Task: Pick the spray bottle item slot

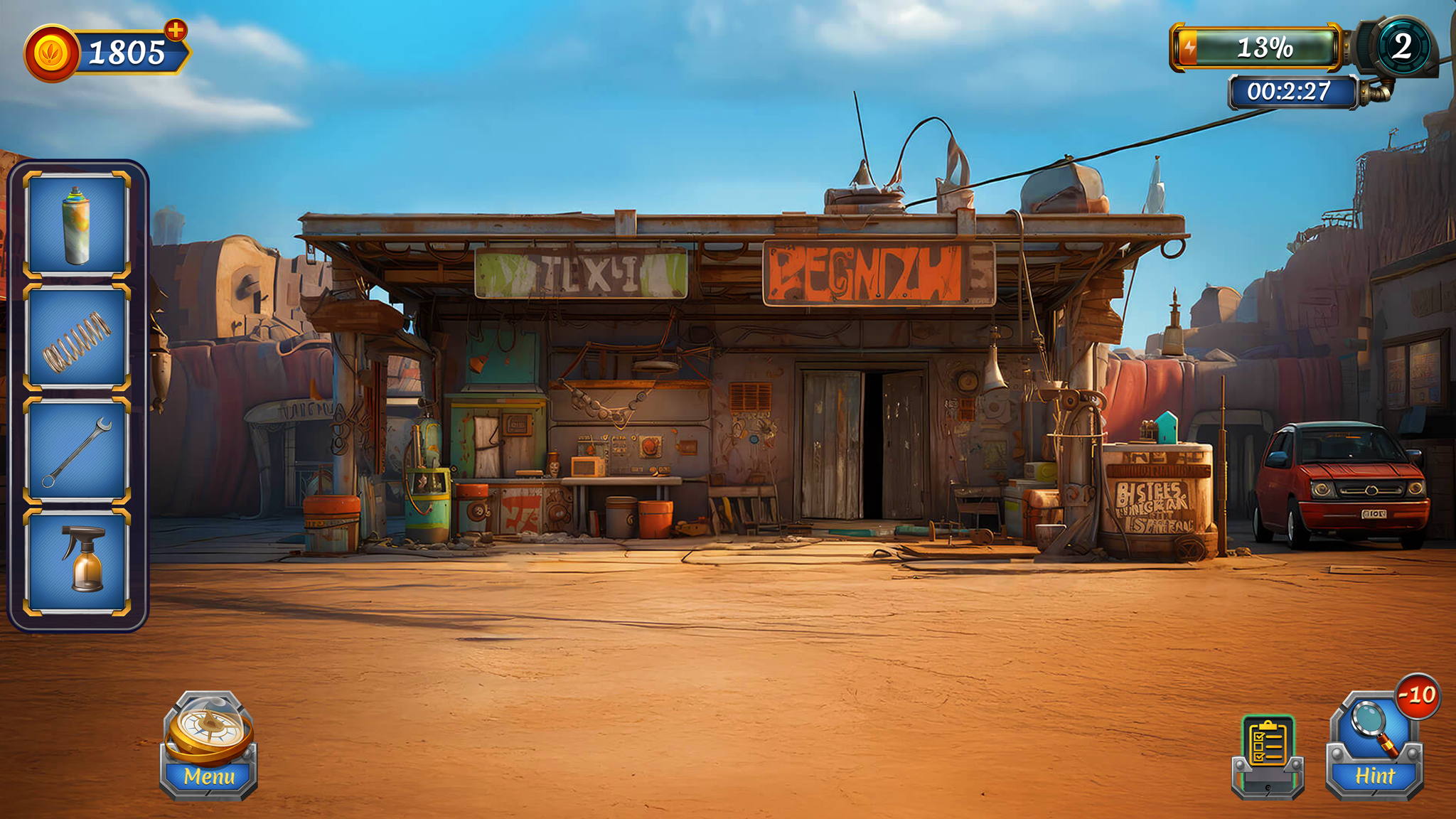Action: click(x=77, y=561)
